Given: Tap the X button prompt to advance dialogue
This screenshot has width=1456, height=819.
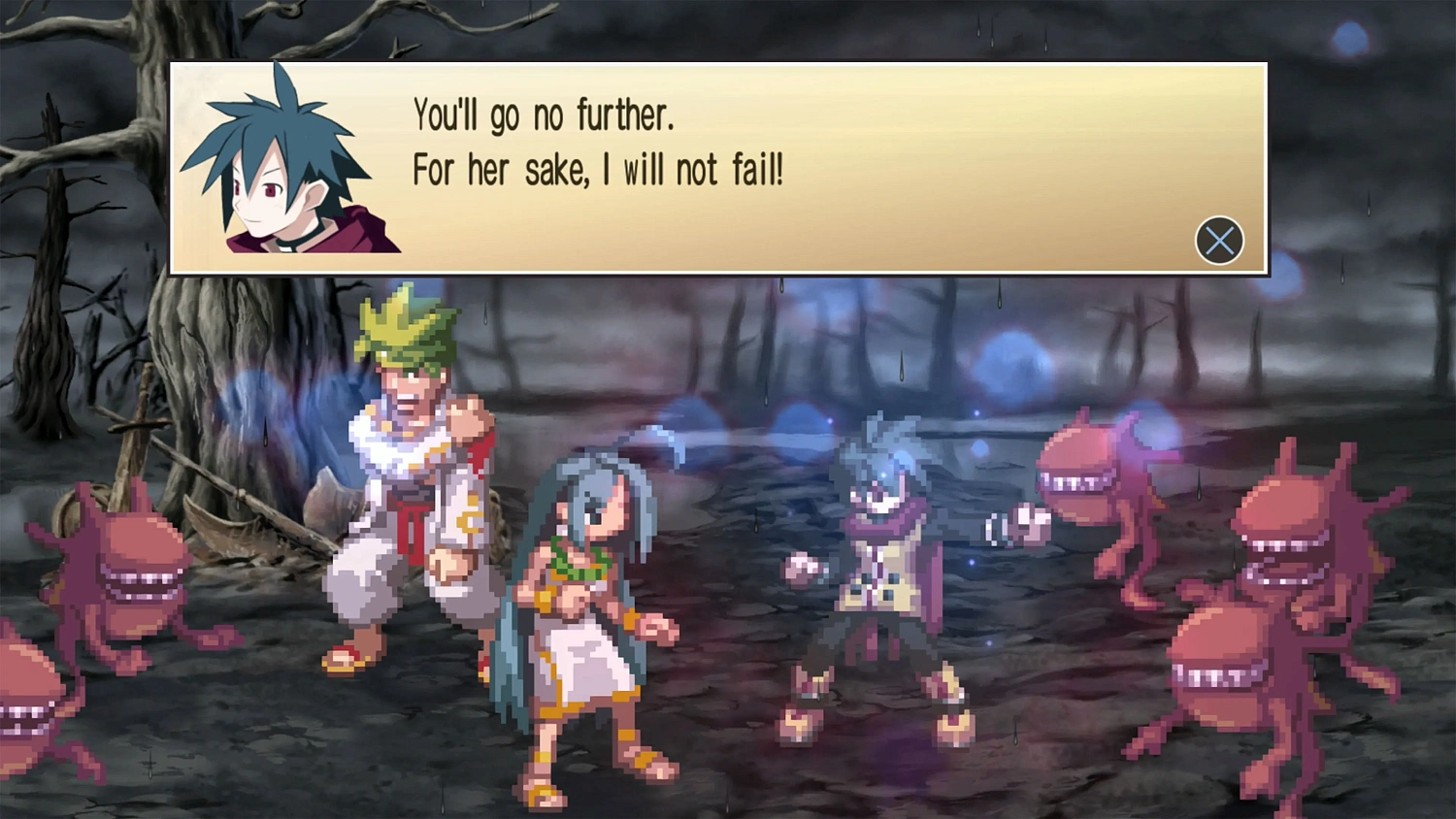Looking at the screenshot, I should pyautogui.click(x=1220, y=240).
